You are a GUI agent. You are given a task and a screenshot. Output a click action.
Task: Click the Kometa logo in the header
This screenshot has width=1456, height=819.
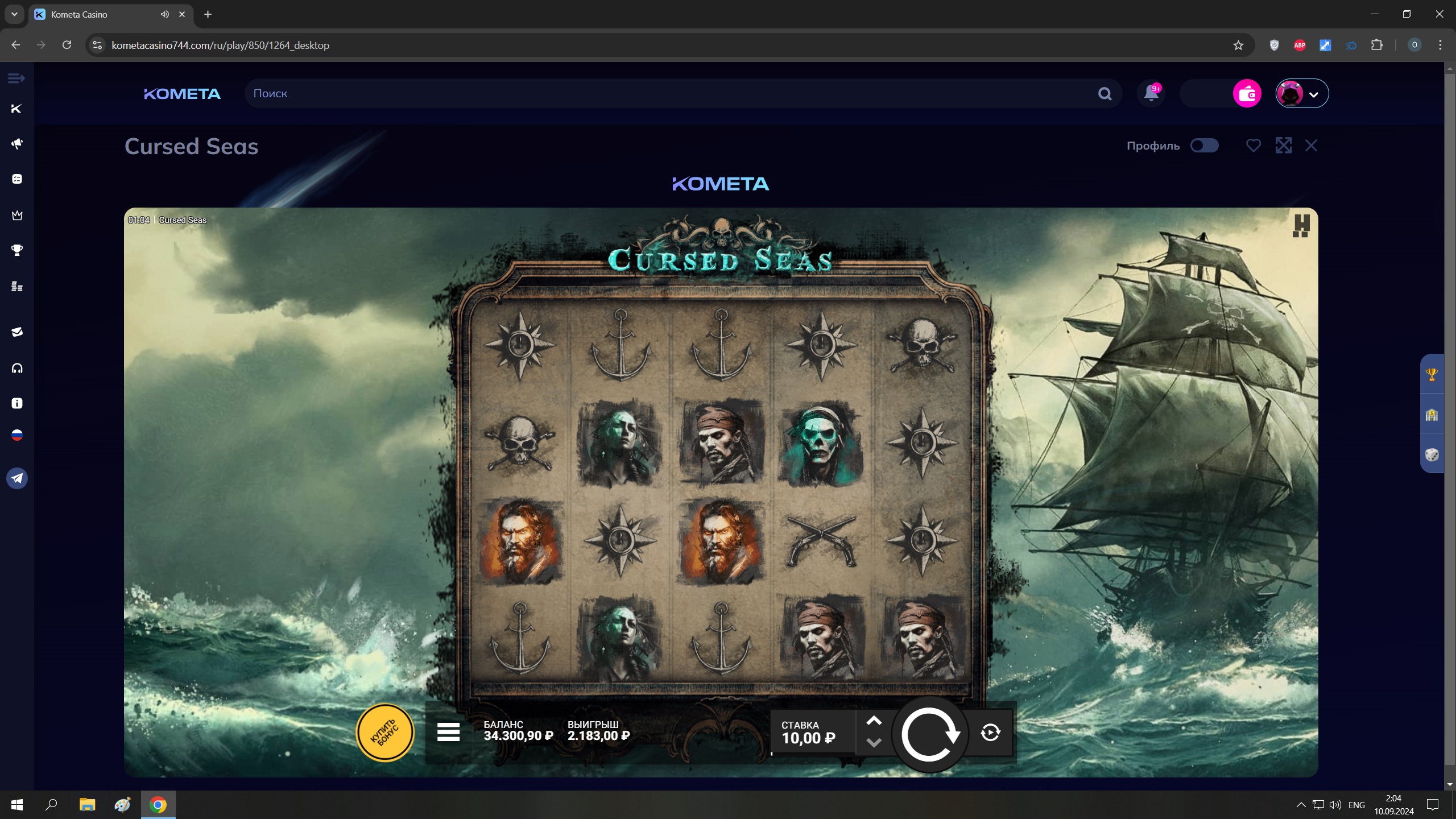(182, 94)
